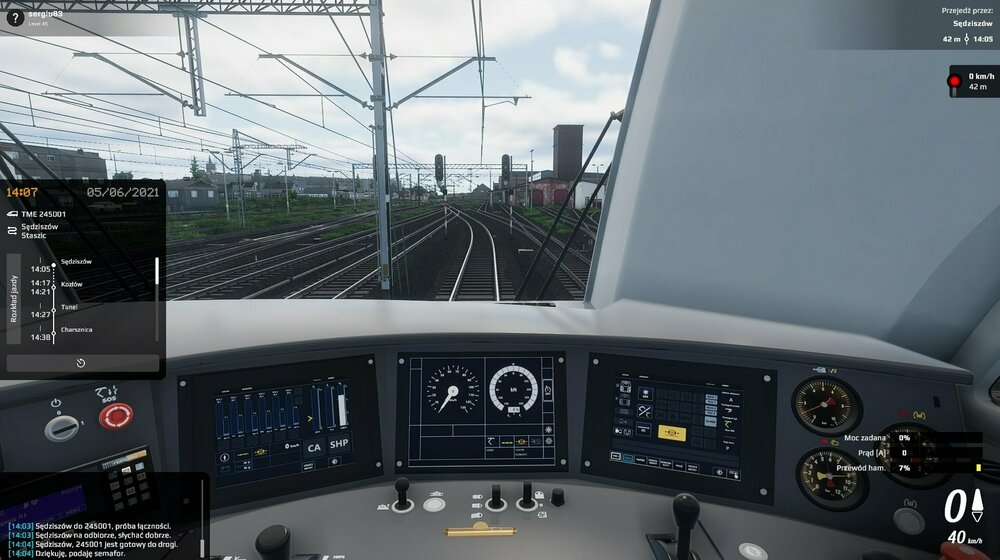
Task: Select the Tunel stop in the timetable
Action: coord(68,307)
